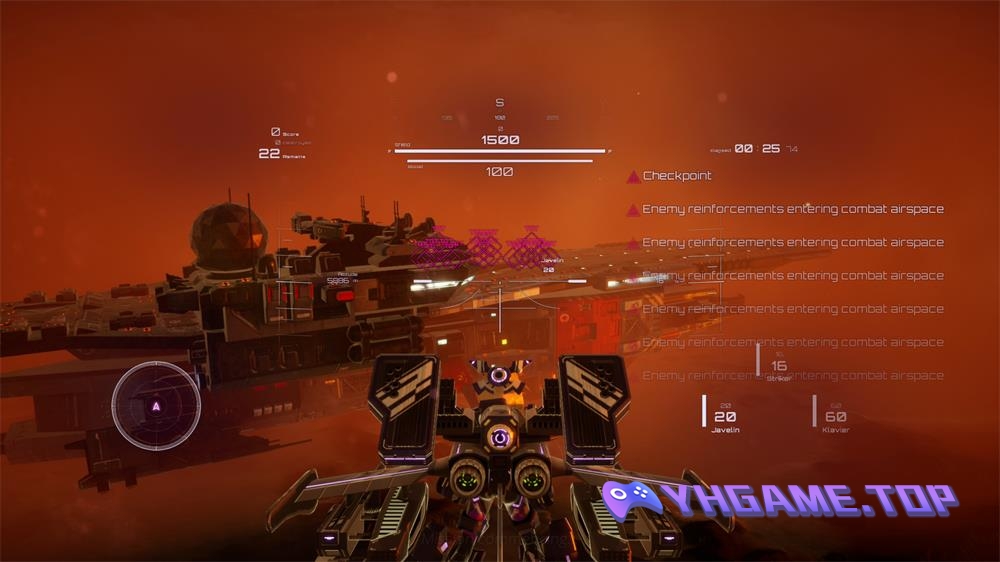Choose the Striker weapon slot
Screen dimensions: 1000x562
pos(778,368)
